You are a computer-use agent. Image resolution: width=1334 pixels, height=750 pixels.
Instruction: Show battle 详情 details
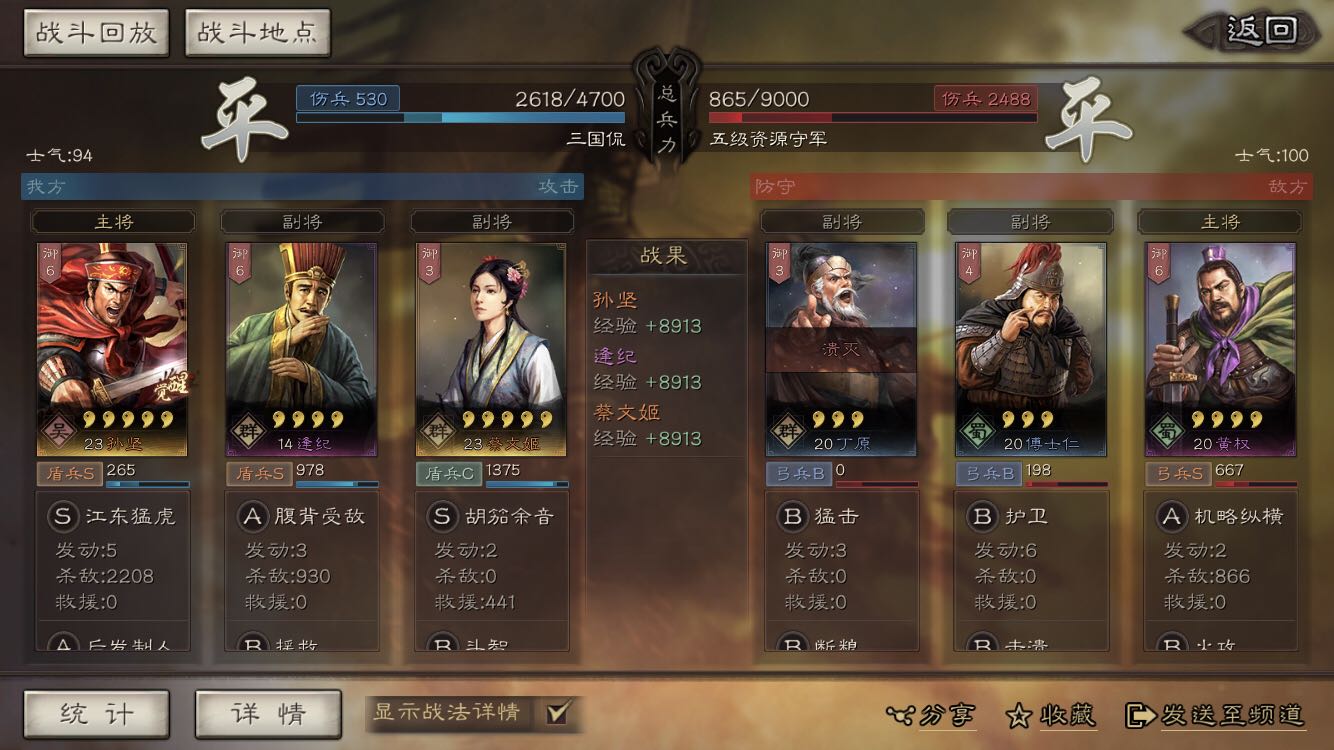268,714
